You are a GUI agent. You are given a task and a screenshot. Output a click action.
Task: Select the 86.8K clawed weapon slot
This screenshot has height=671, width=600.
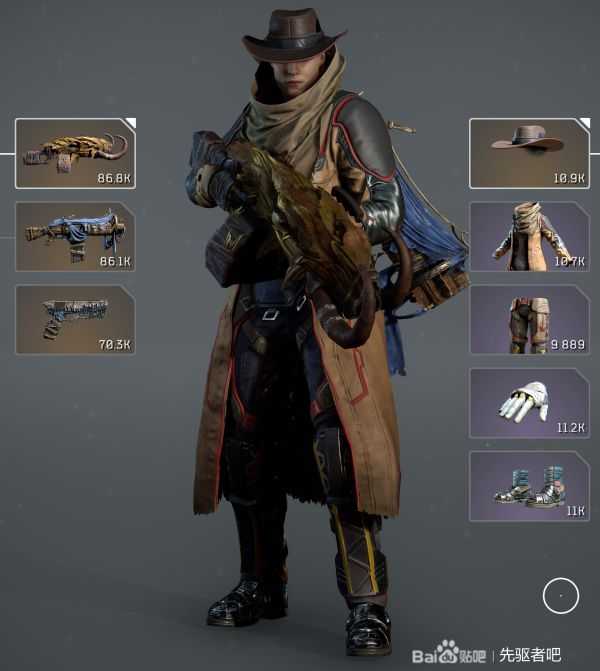(x=75, y=153)
